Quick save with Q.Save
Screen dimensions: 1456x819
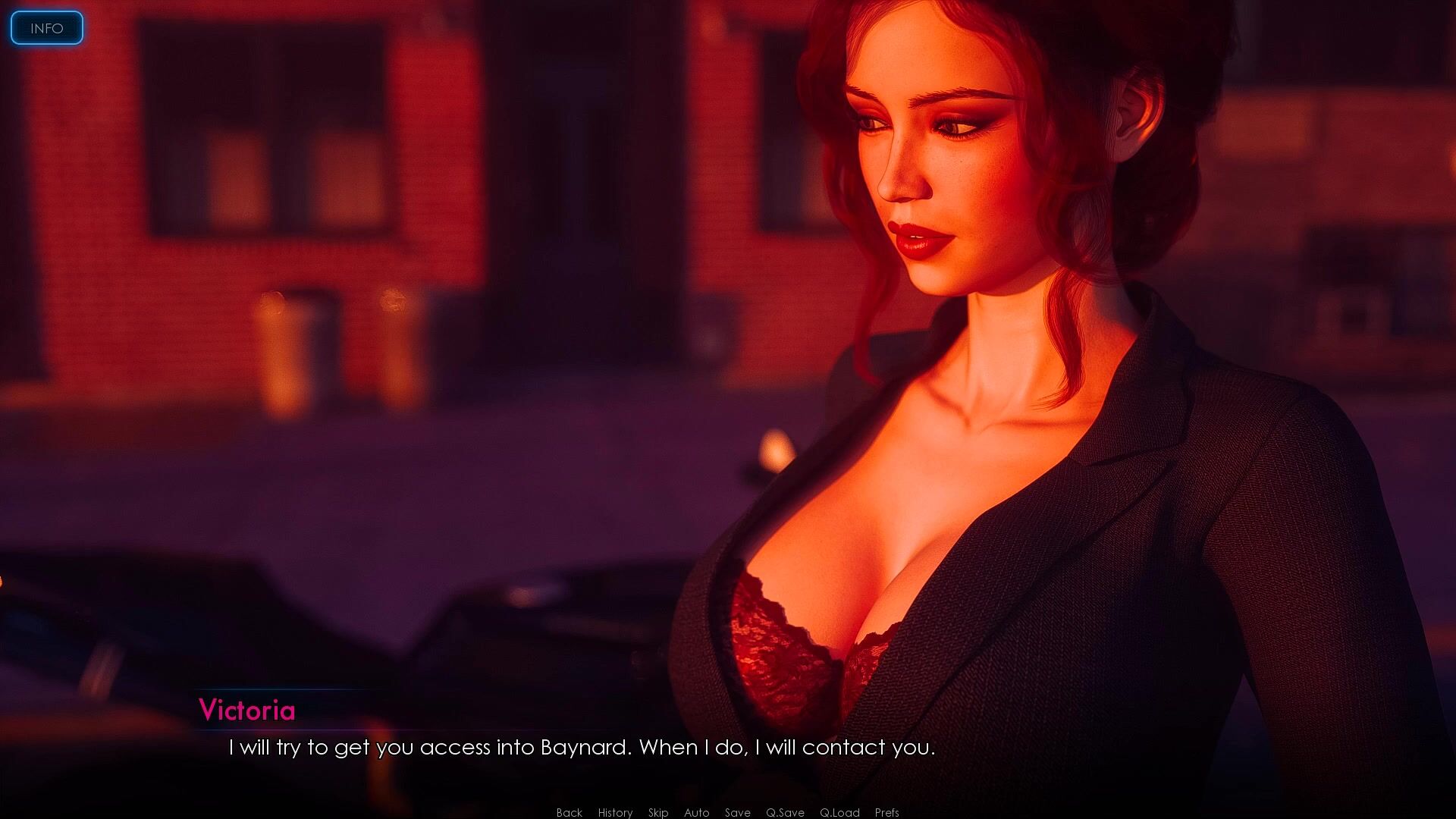tap(785, 812)
